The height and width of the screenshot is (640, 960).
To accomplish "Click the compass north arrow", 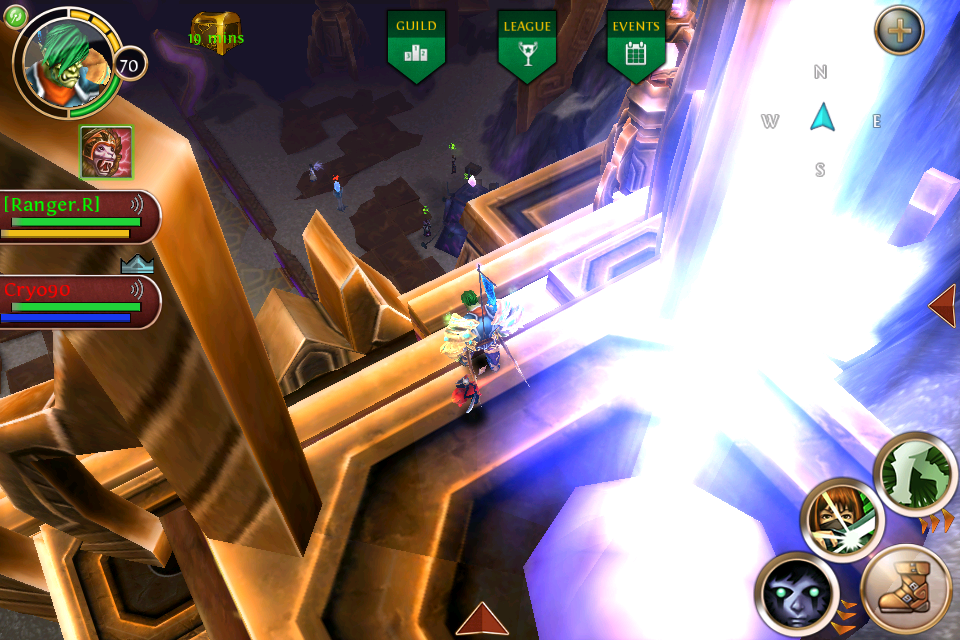I will (x=822, y=118).
